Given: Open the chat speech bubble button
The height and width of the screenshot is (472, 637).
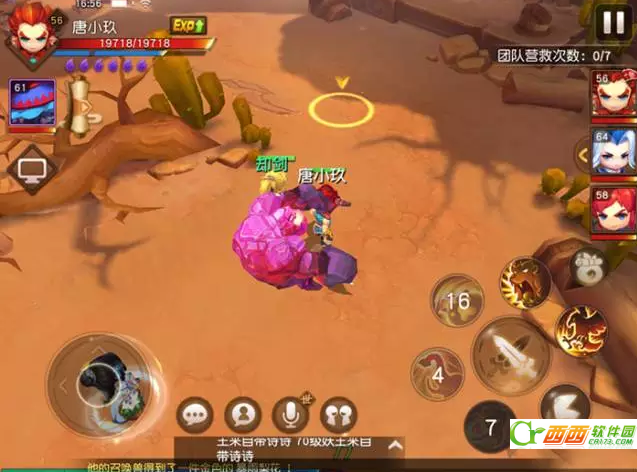Looking at the screenshot, I should (195, 414).
